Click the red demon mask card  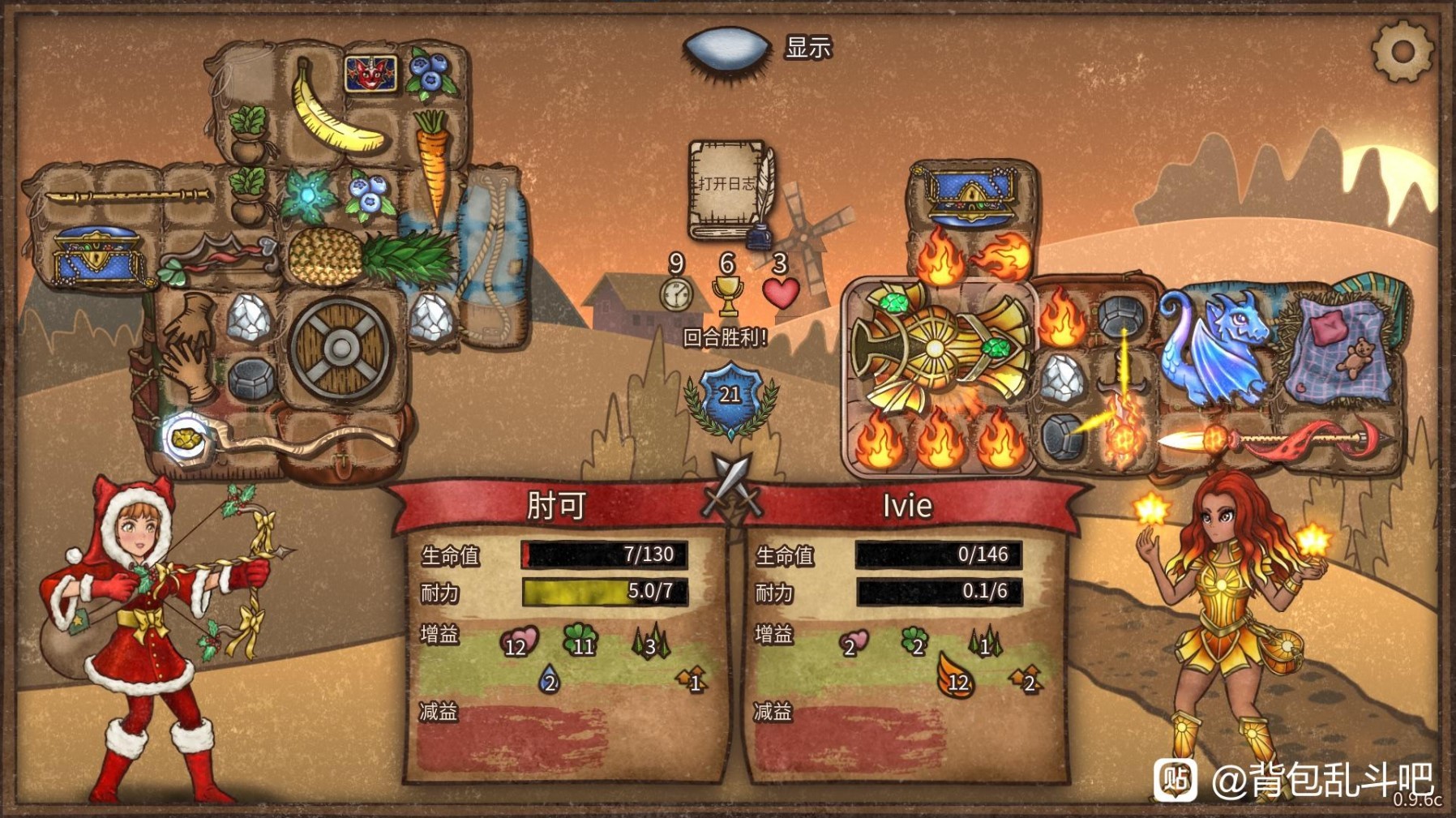coord(370,73)
